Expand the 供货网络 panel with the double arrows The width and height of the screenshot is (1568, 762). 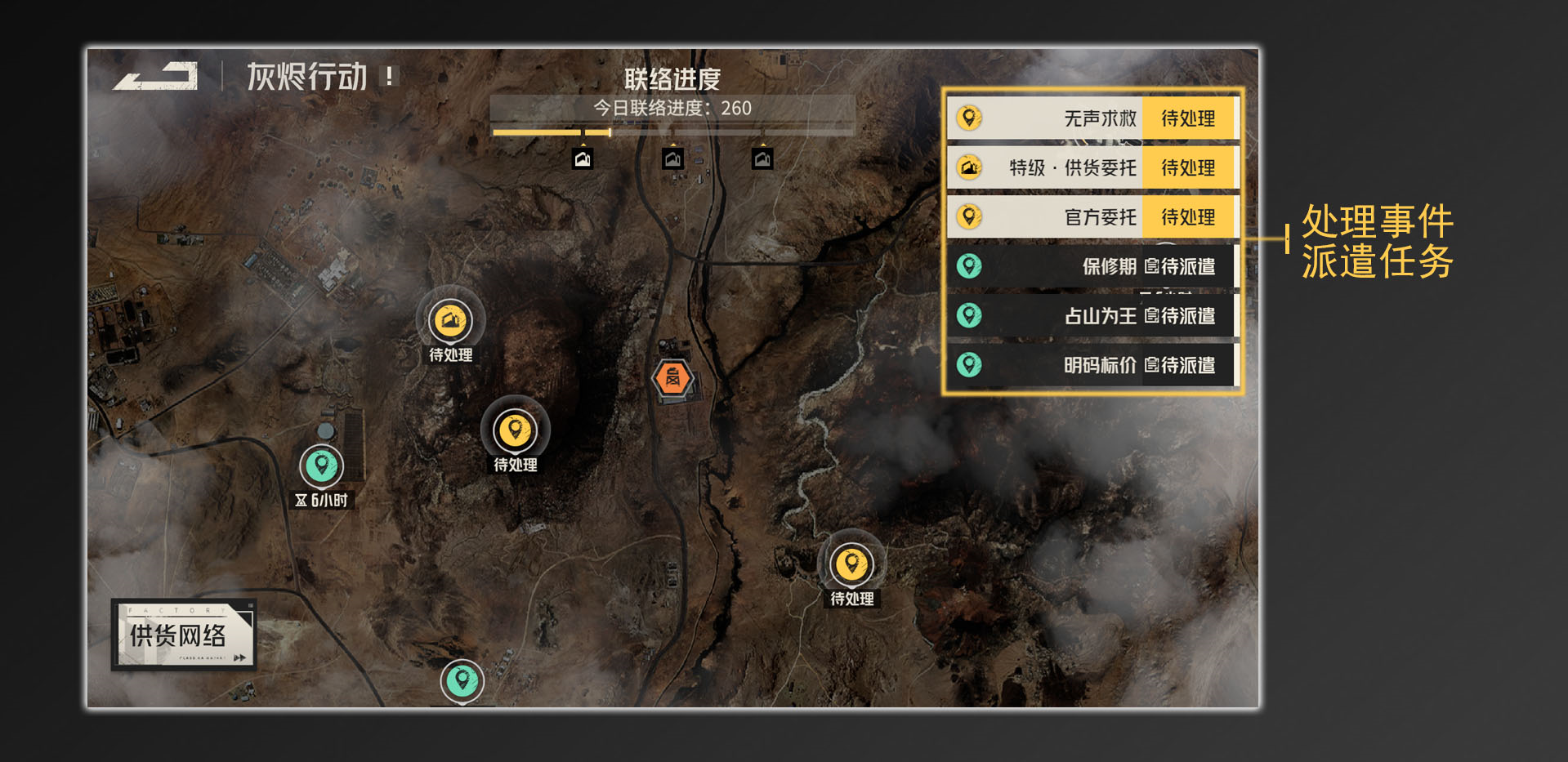[239, 658]
